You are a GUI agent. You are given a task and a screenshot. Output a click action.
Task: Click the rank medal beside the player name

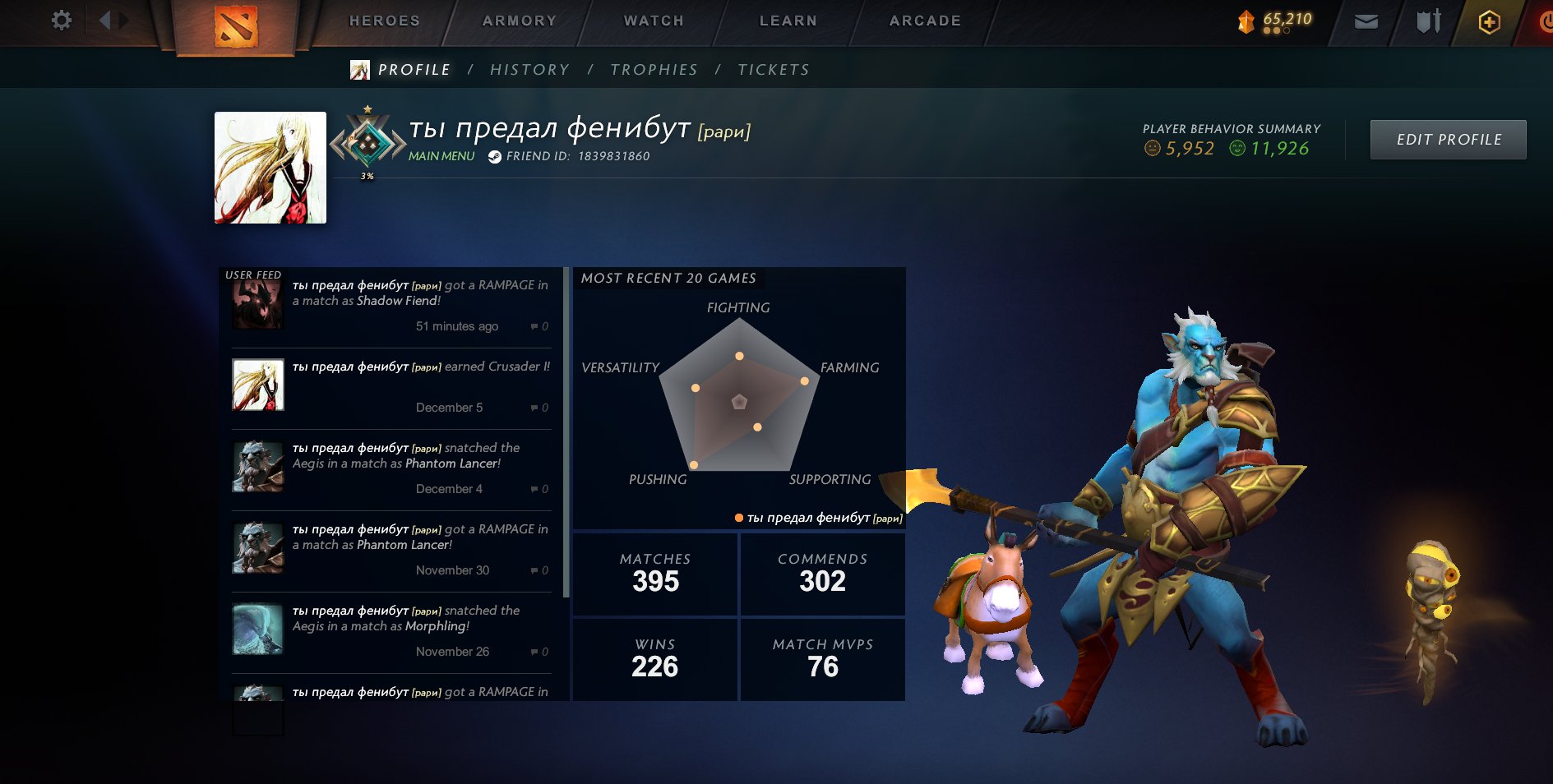[x=369, y=141]
